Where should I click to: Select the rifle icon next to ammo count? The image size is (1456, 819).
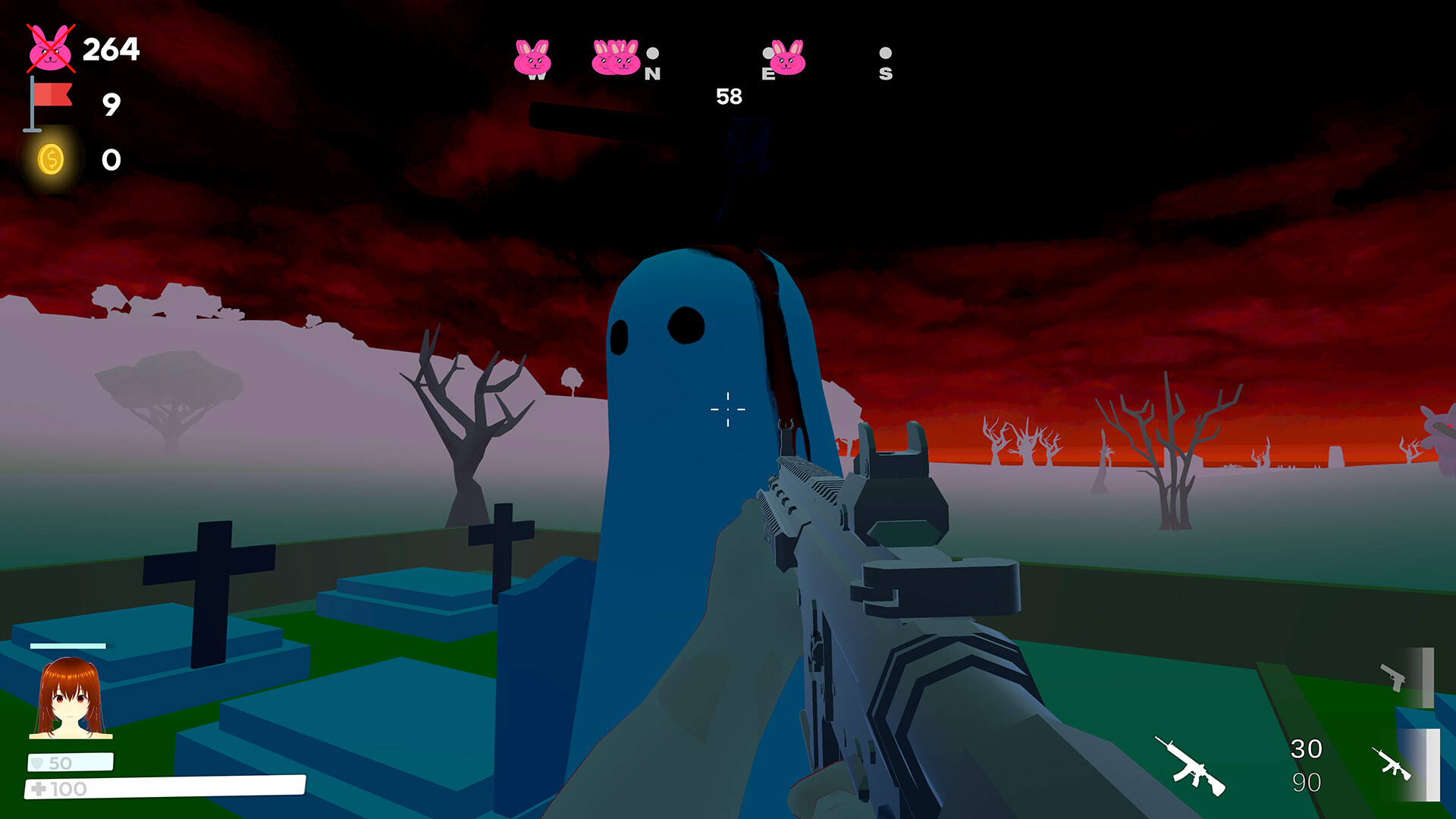pos(1189,767)
